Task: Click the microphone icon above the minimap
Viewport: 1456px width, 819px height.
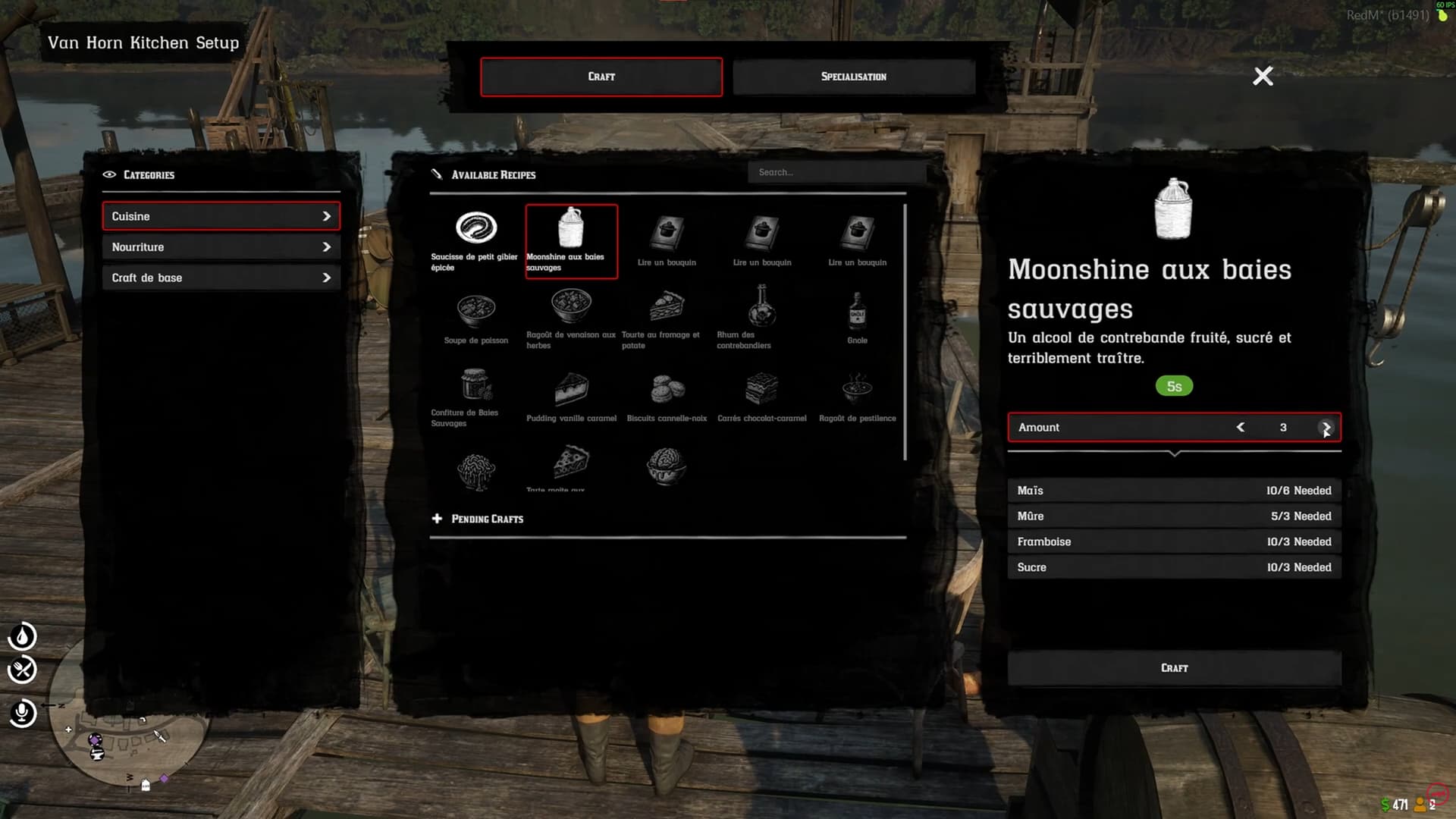Action: 23,714
